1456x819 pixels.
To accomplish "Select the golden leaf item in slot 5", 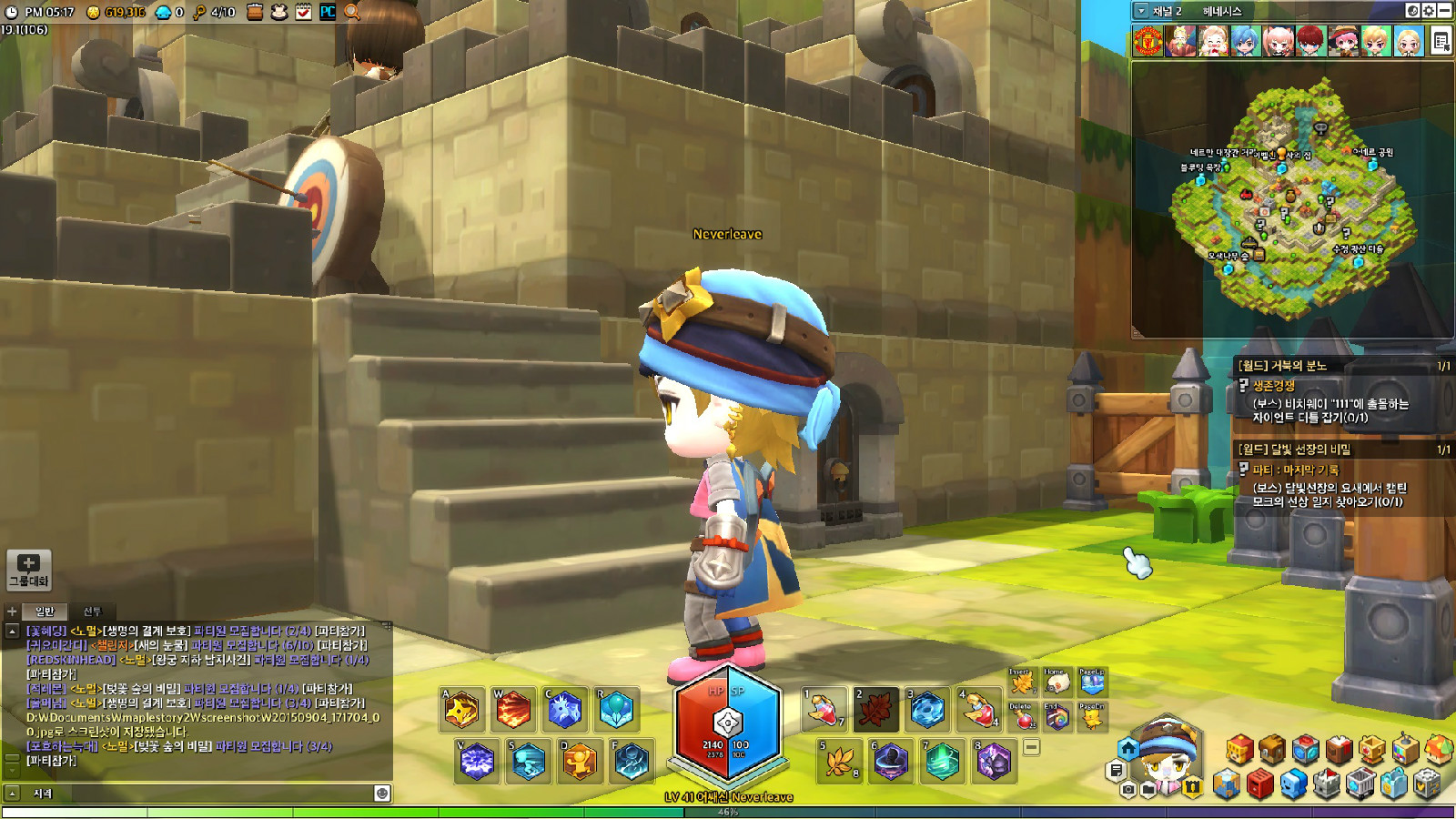I will (839, 761).
